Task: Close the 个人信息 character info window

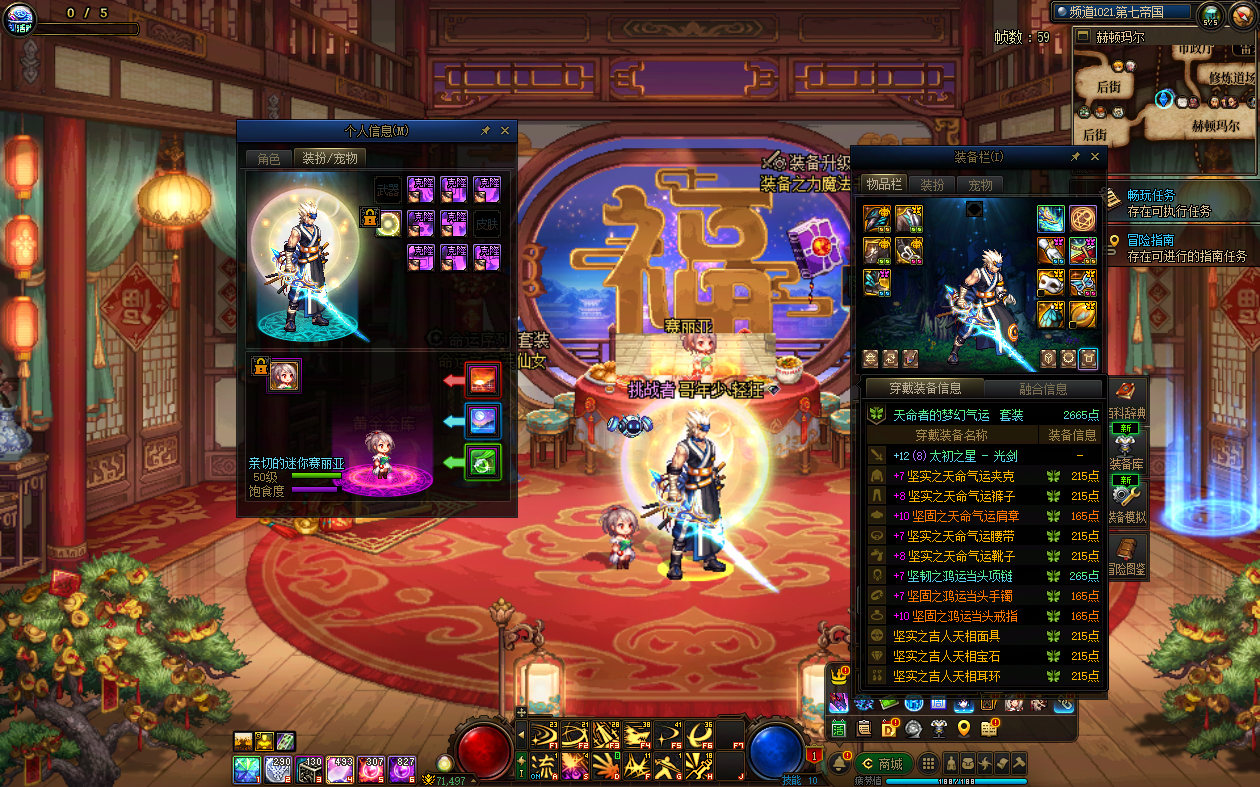Action: click(505, 131)
